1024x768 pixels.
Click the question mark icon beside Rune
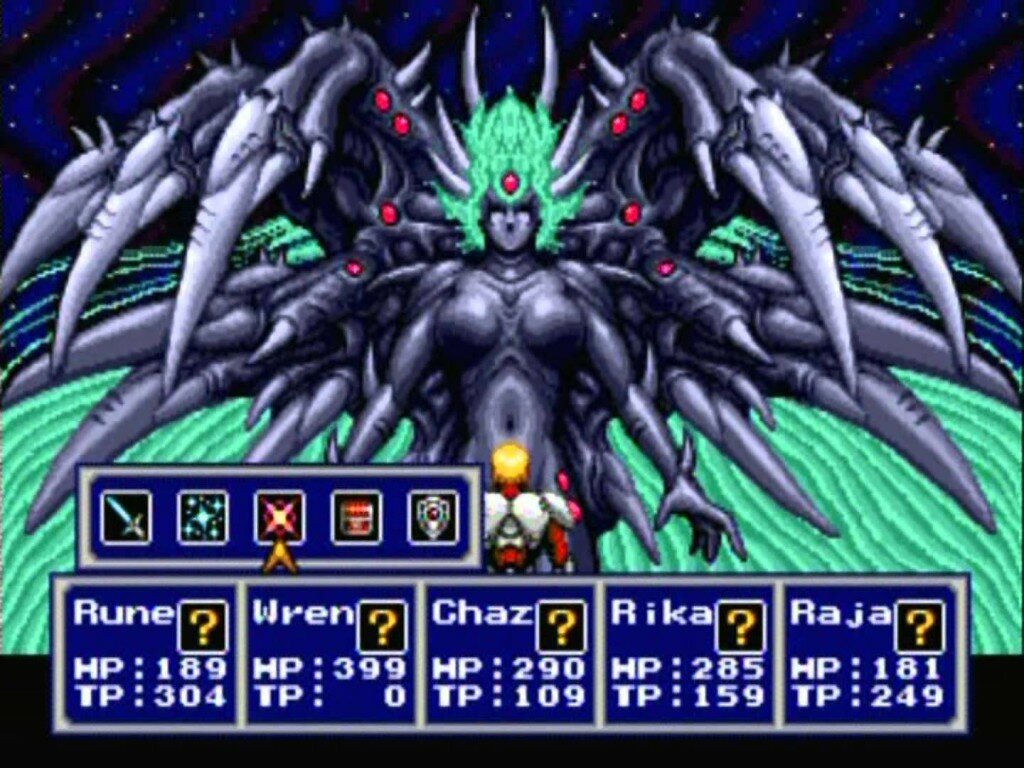tap(203, 626)
